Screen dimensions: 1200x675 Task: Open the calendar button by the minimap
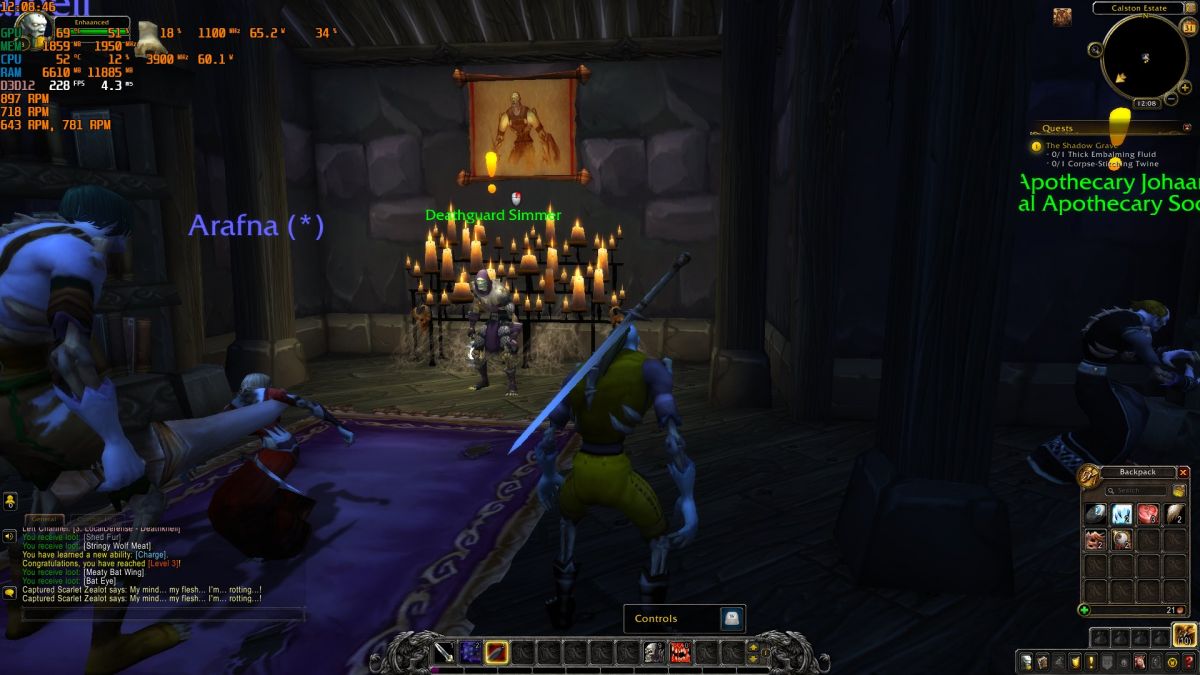(x=1189, y=28)
